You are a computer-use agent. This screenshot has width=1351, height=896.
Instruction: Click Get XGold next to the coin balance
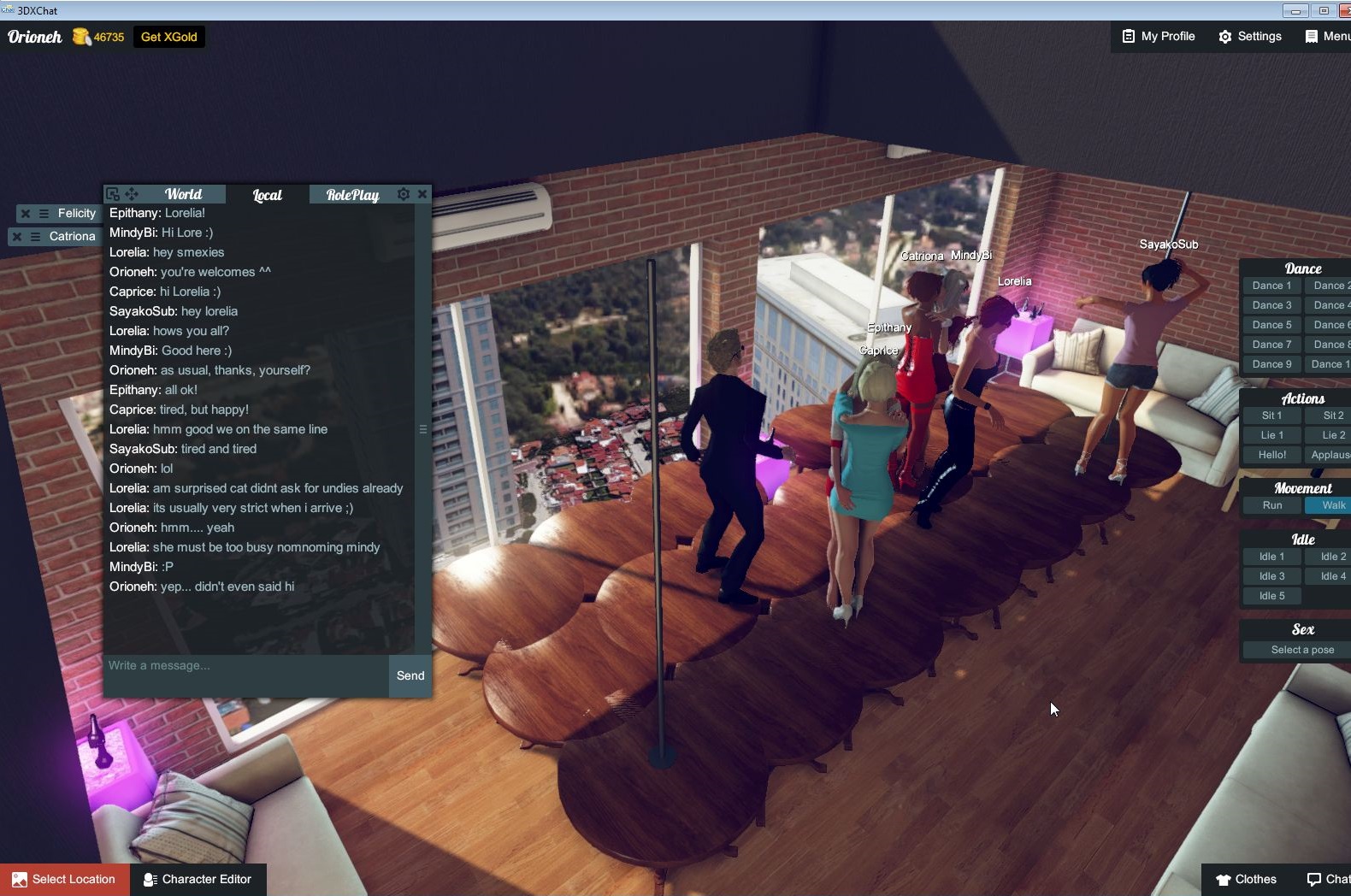click(168, 37)
